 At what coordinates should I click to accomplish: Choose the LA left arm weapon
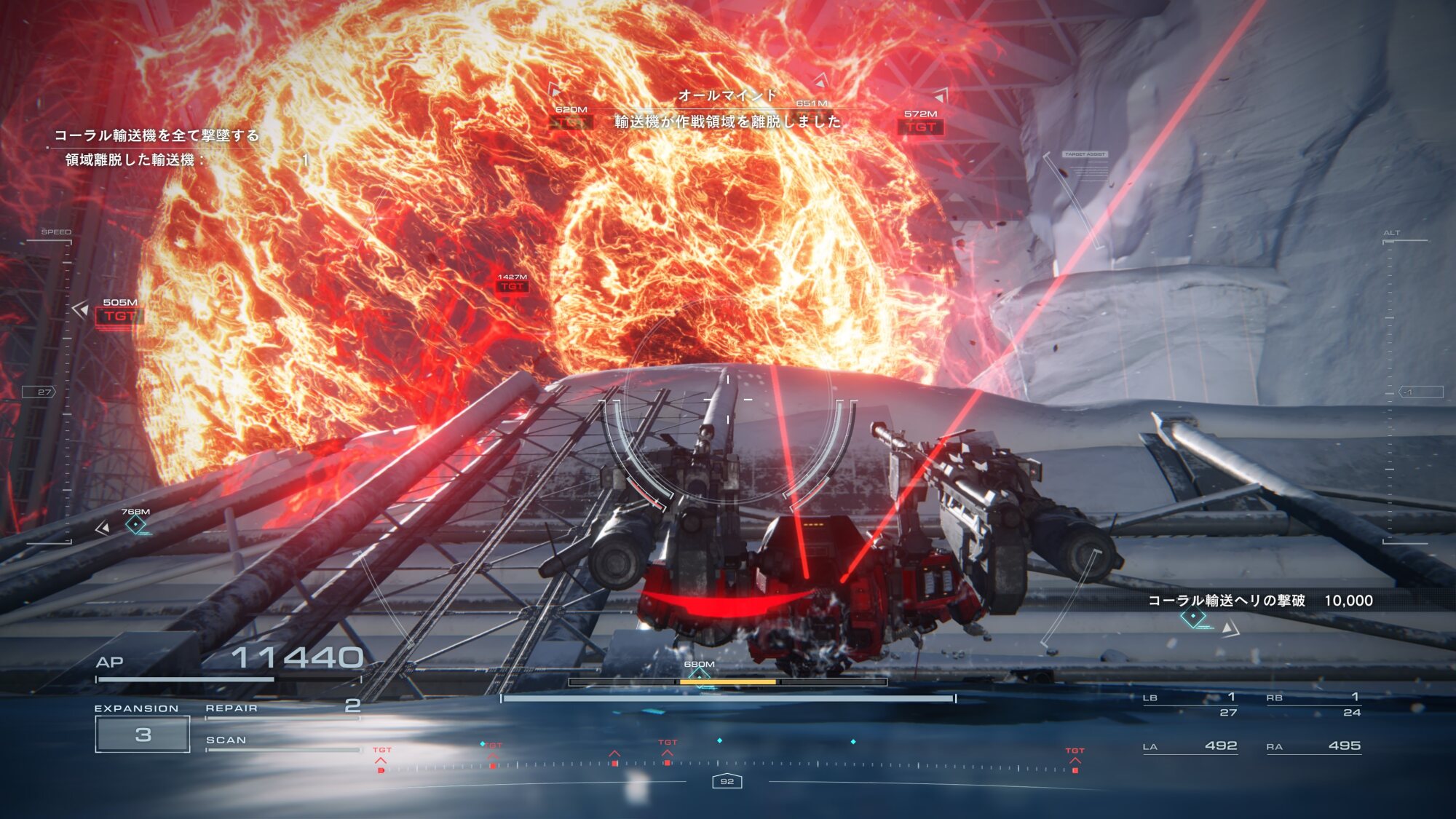click(x=1190, y=746)
